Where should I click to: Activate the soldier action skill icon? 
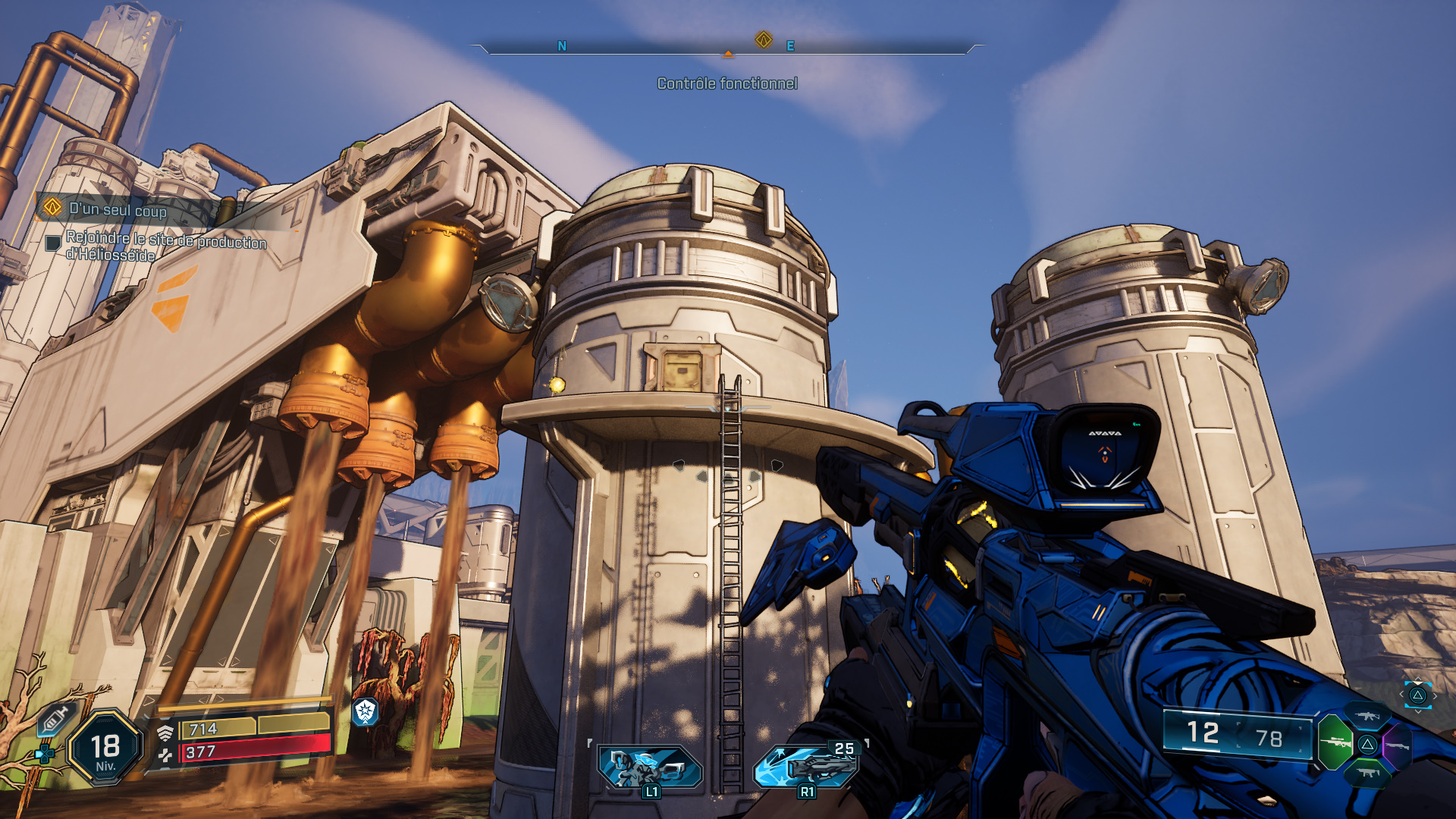pyautogui.click(x=650, y=767)
